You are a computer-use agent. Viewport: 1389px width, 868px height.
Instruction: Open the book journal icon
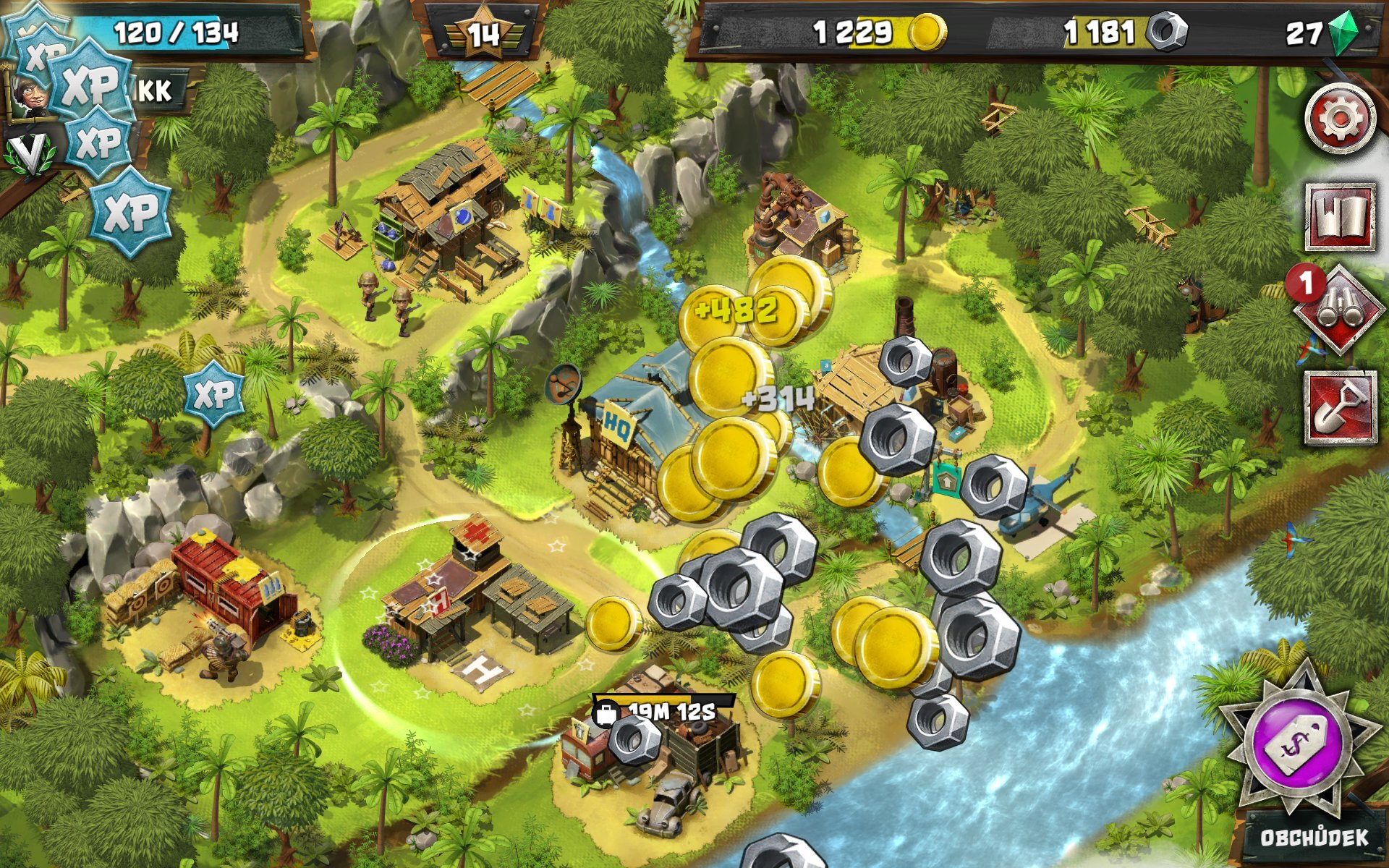tap(1340, 217)
